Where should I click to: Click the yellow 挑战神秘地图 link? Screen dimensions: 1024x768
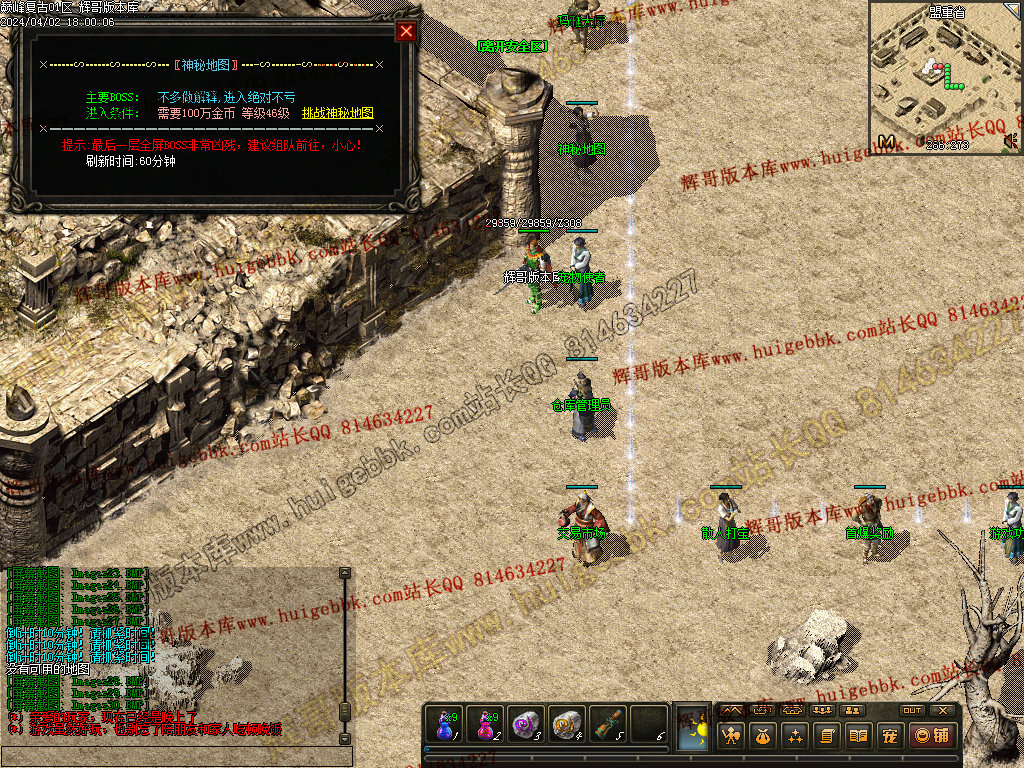coord(337,114)
